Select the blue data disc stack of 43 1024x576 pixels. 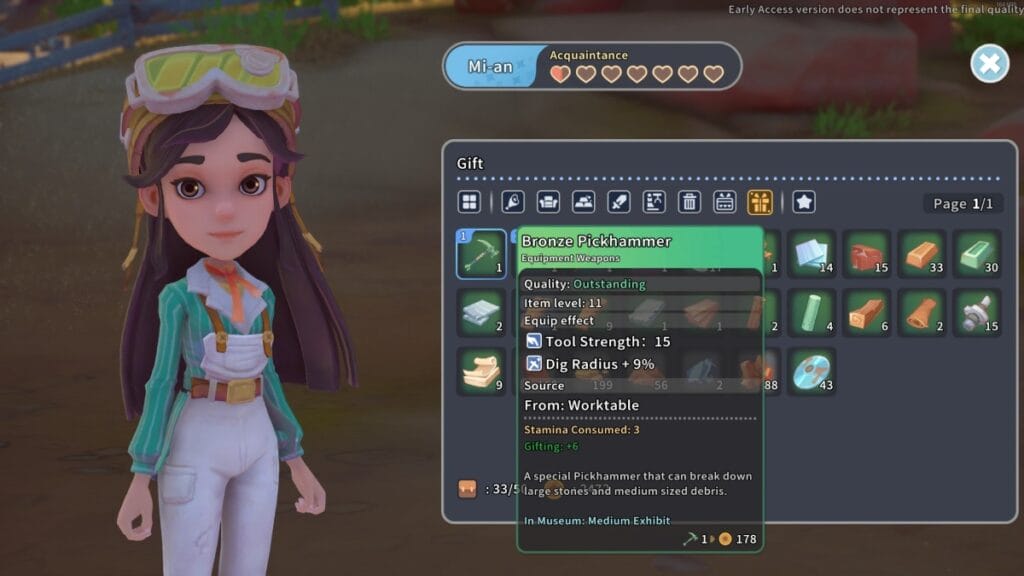coord(811,370)
